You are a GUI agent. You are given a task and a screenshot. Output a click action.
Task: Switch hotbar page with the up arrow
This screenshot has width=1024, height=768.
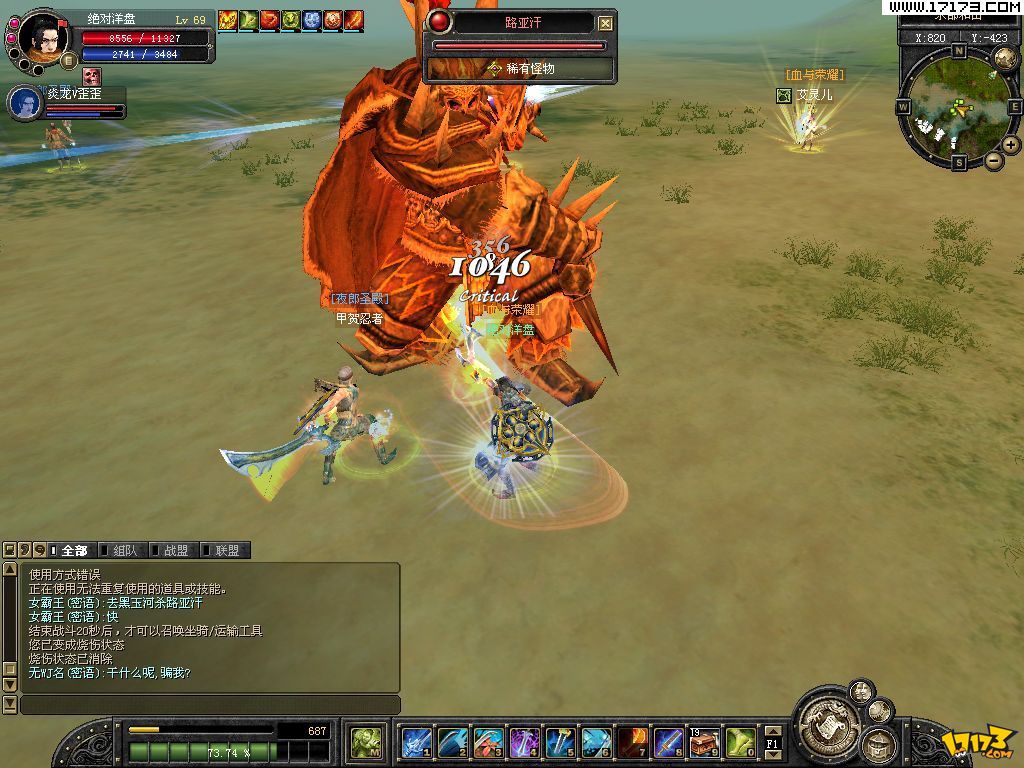[x=772, y=731]
